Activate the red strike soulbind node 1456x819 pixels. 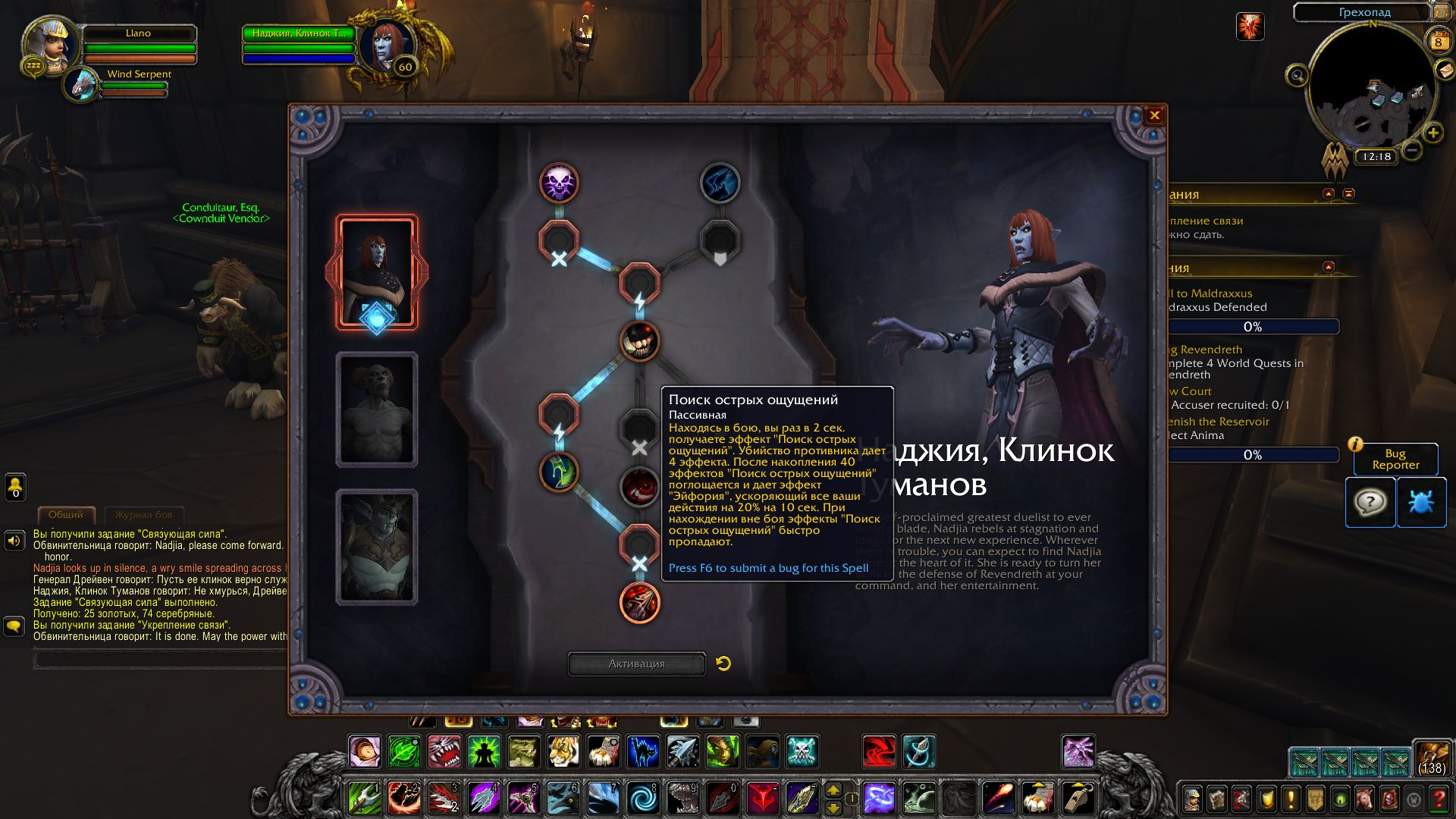639,604
